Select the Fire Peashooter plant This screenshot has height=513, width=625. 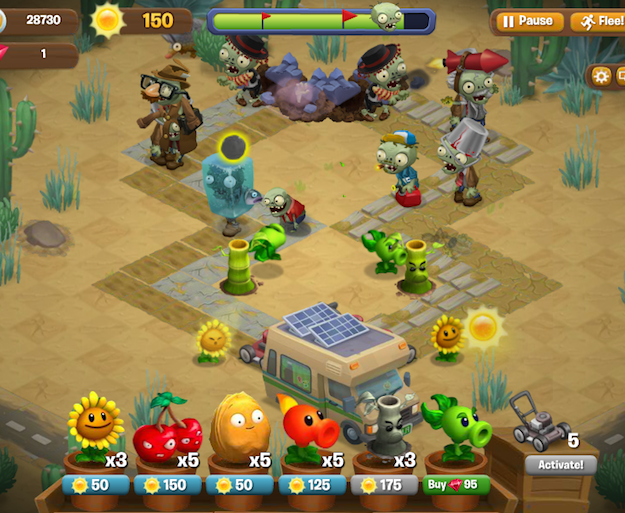click(311, 435)
